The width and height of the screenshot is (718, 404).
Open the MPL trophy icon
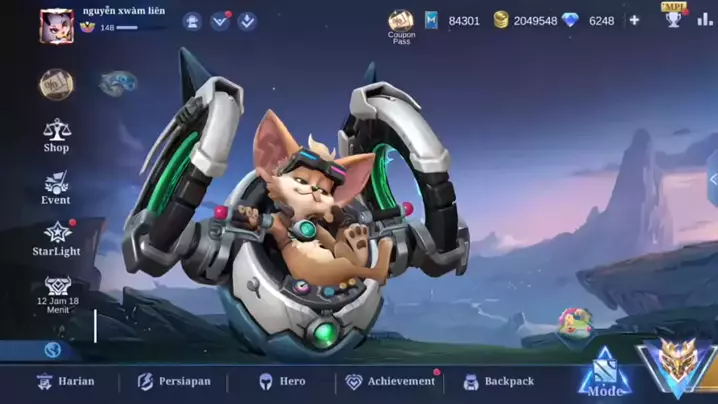click(673, 17)
